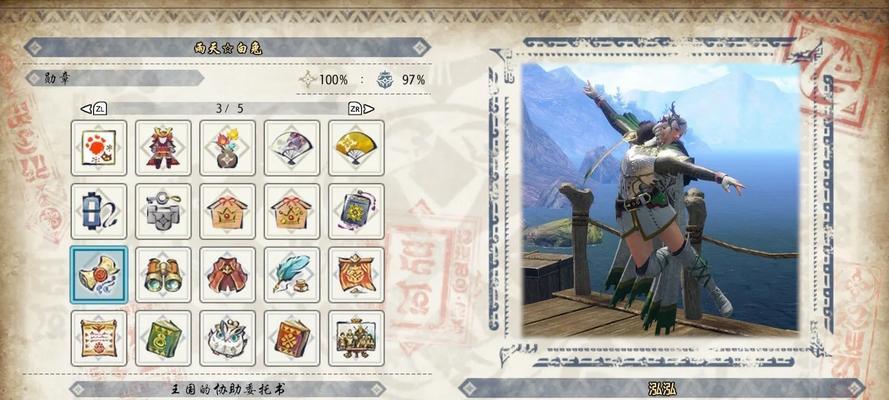Image resolution: width=889 pixels, height=400 pixels.
Task: Select the silver armor chestpiece award
Action: pyautogui.click(x=163, y=211)
